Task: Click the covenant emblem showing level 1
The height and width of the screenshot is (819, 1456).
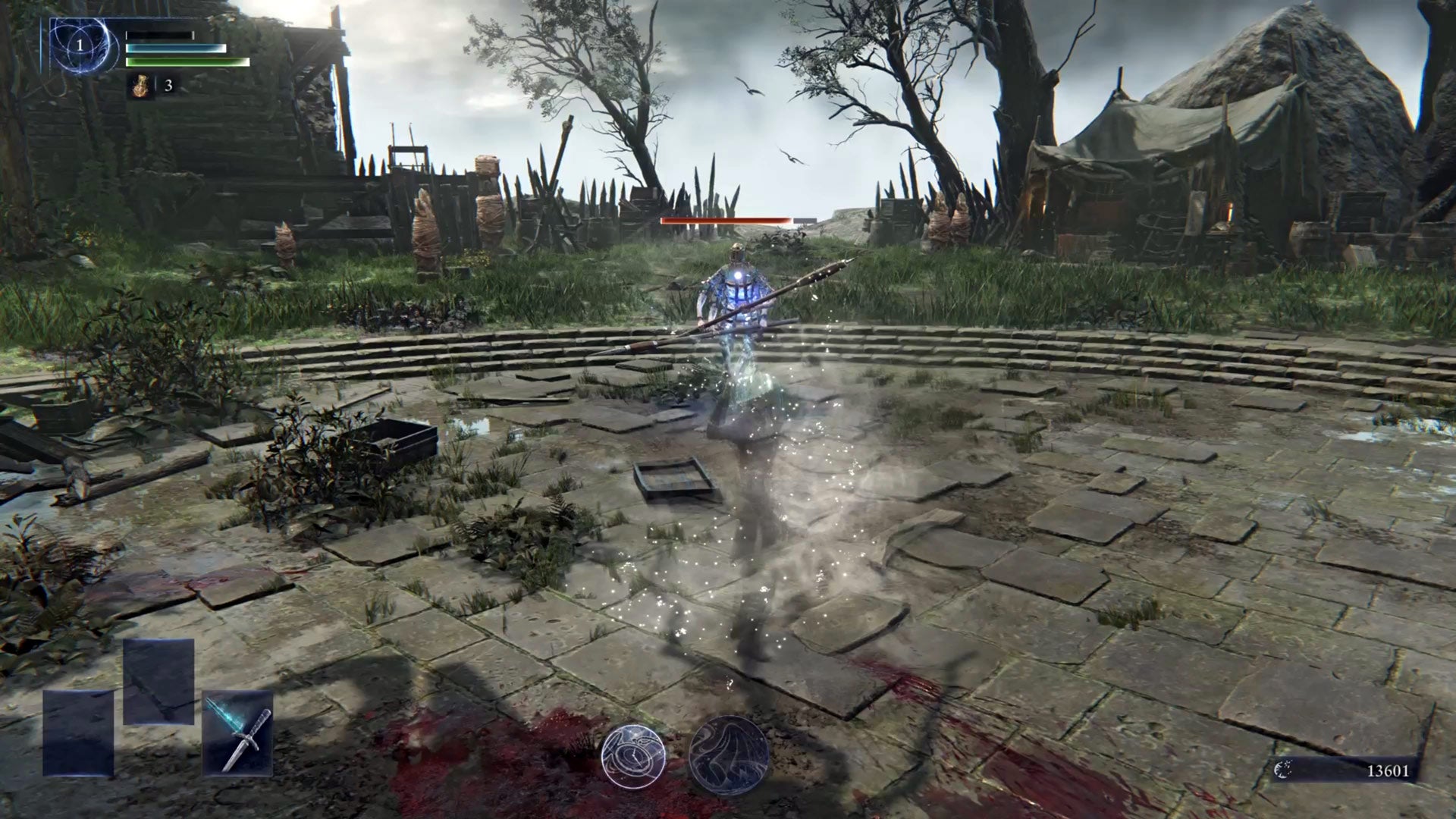Action: [x=79, y=45]
